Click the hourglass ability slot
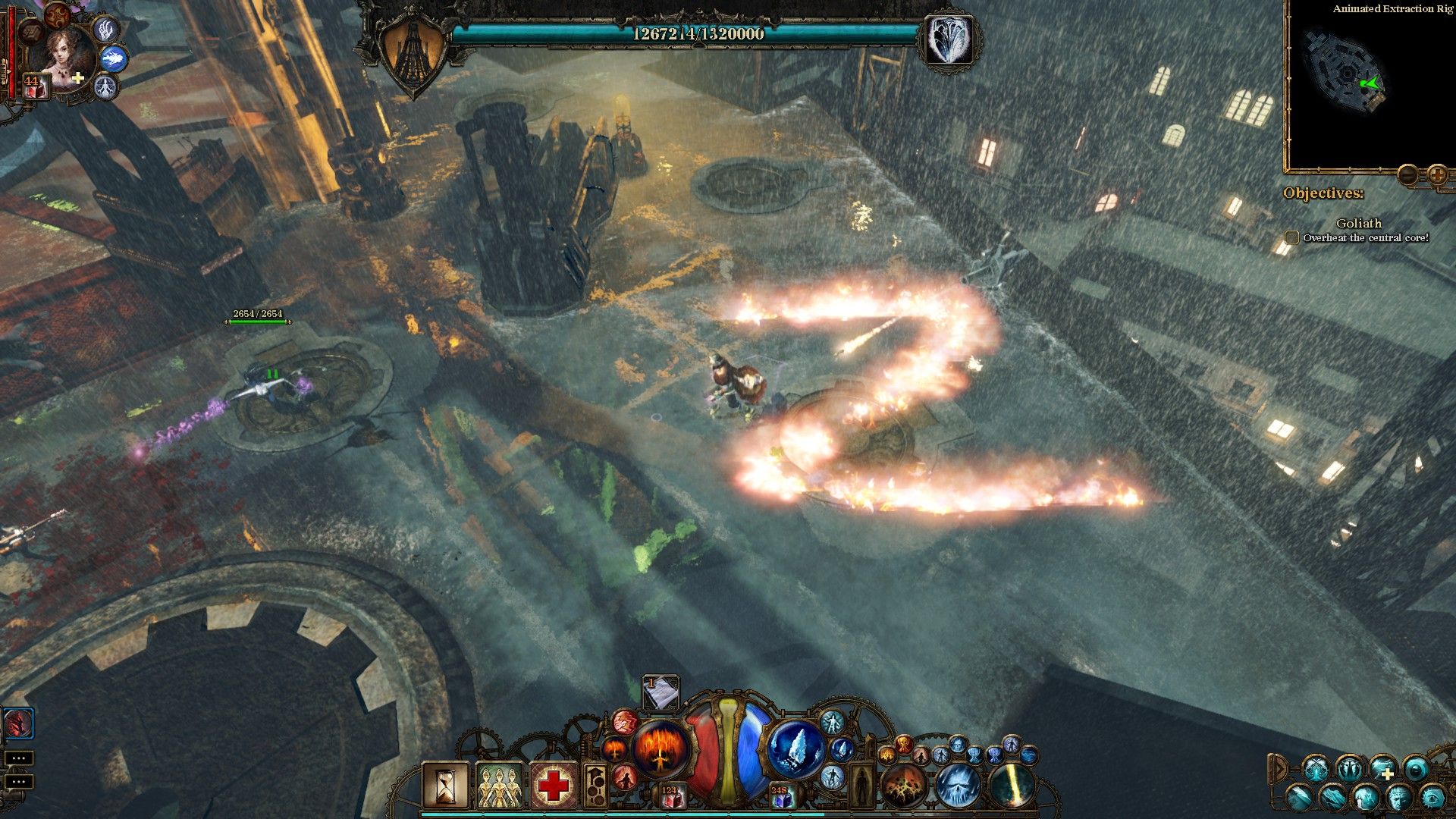Viewport: 1456px width, 819px height. [x=446, y=785]
